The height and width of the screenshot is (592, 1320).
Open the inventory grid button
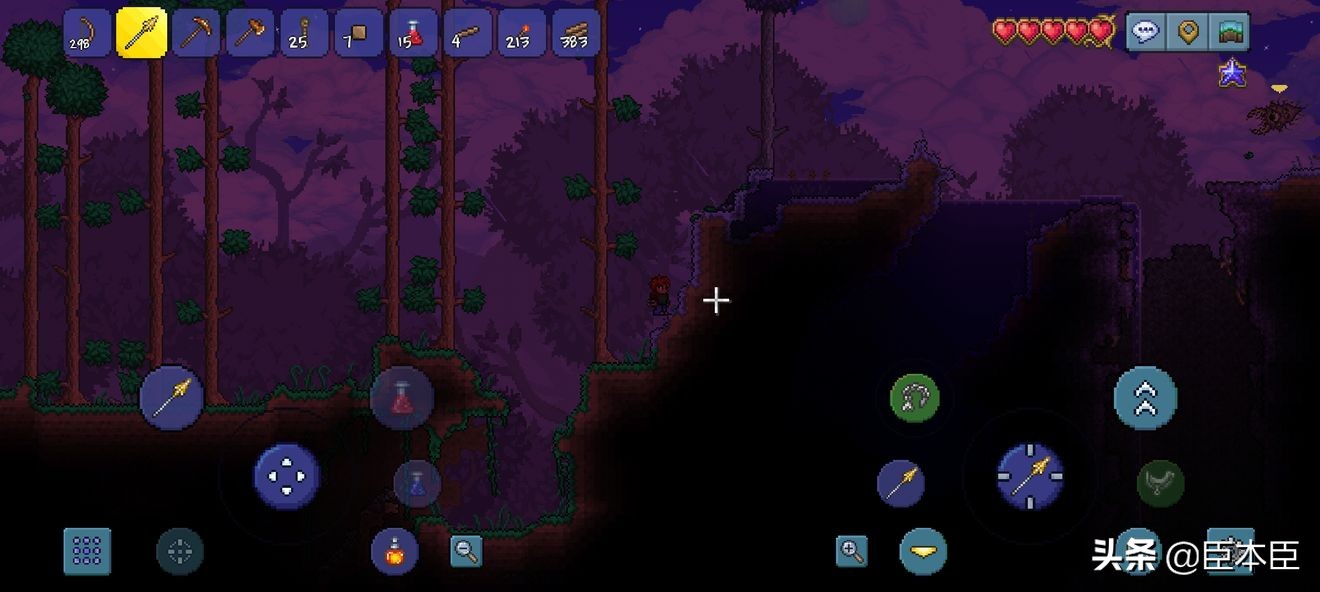point(88,551)
